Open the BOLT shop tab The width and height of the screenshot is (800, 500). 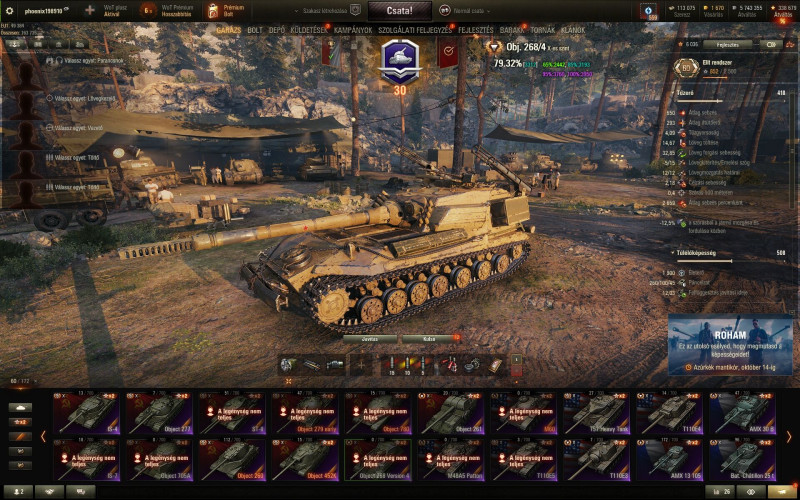[x=255, y=30]
